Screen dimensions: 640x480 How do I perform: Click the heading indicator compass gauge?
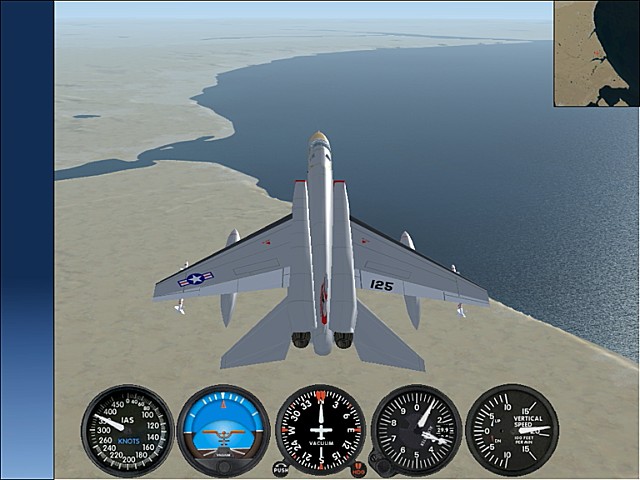coord(320,430)
